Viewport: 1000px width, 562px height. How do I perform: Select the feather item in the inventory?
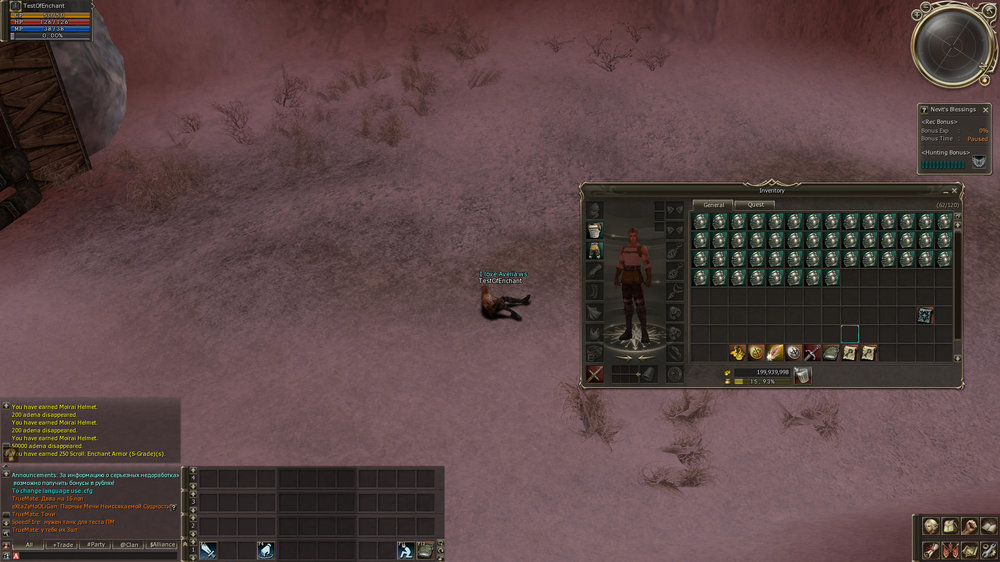tap(774, 352)
